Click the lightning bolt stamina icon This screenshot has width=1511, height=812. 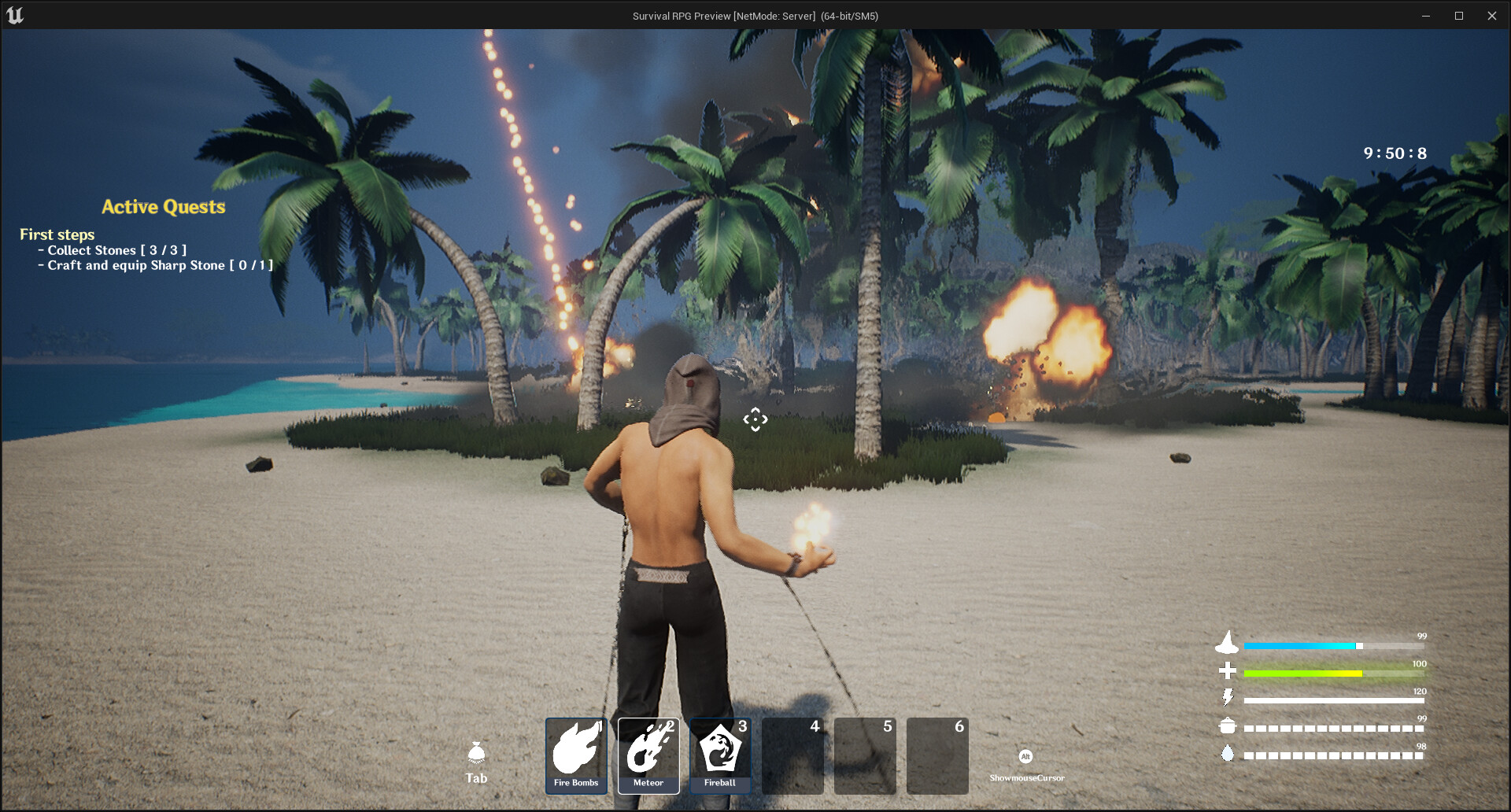[1228, 697]
